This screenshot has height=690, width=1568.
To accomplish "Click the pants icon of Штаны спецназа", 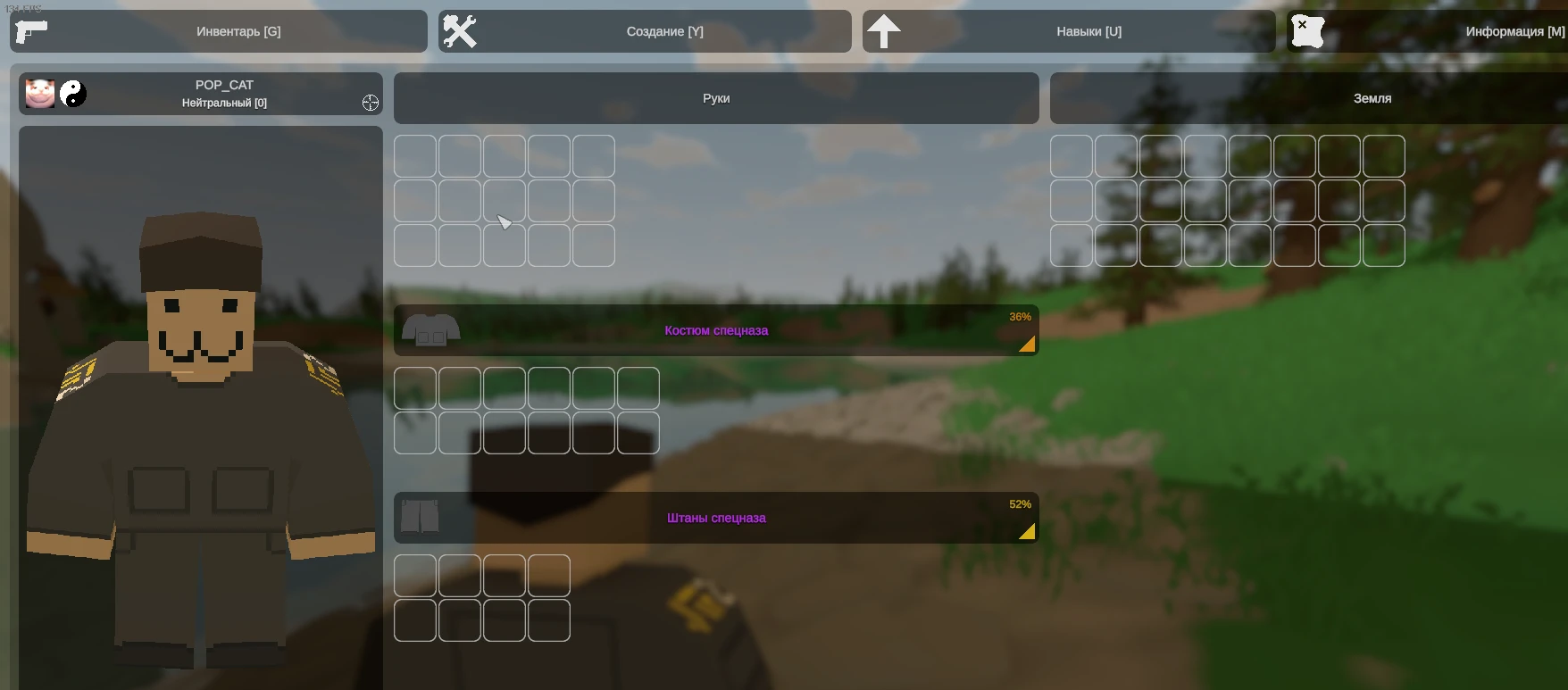I will [420, 517].
